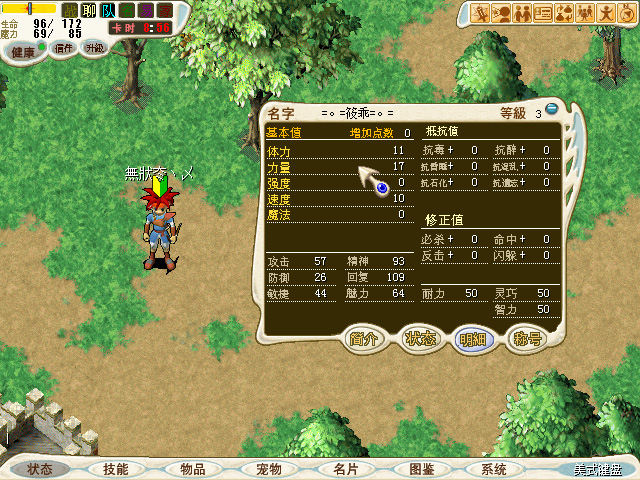
Task: Switch to the 状态 tab in status panel
Action: click(x=420, y=339)
